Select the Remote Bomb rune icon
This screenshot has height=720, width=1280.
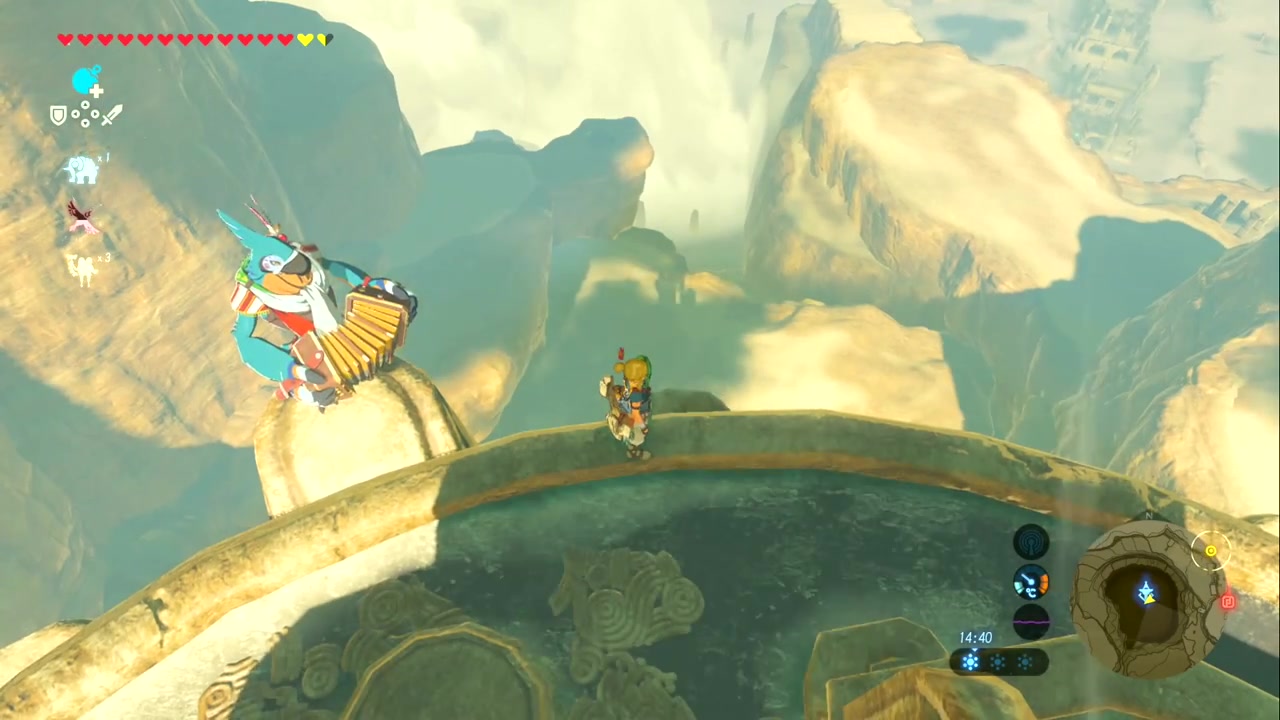click(x=85, y=78)
